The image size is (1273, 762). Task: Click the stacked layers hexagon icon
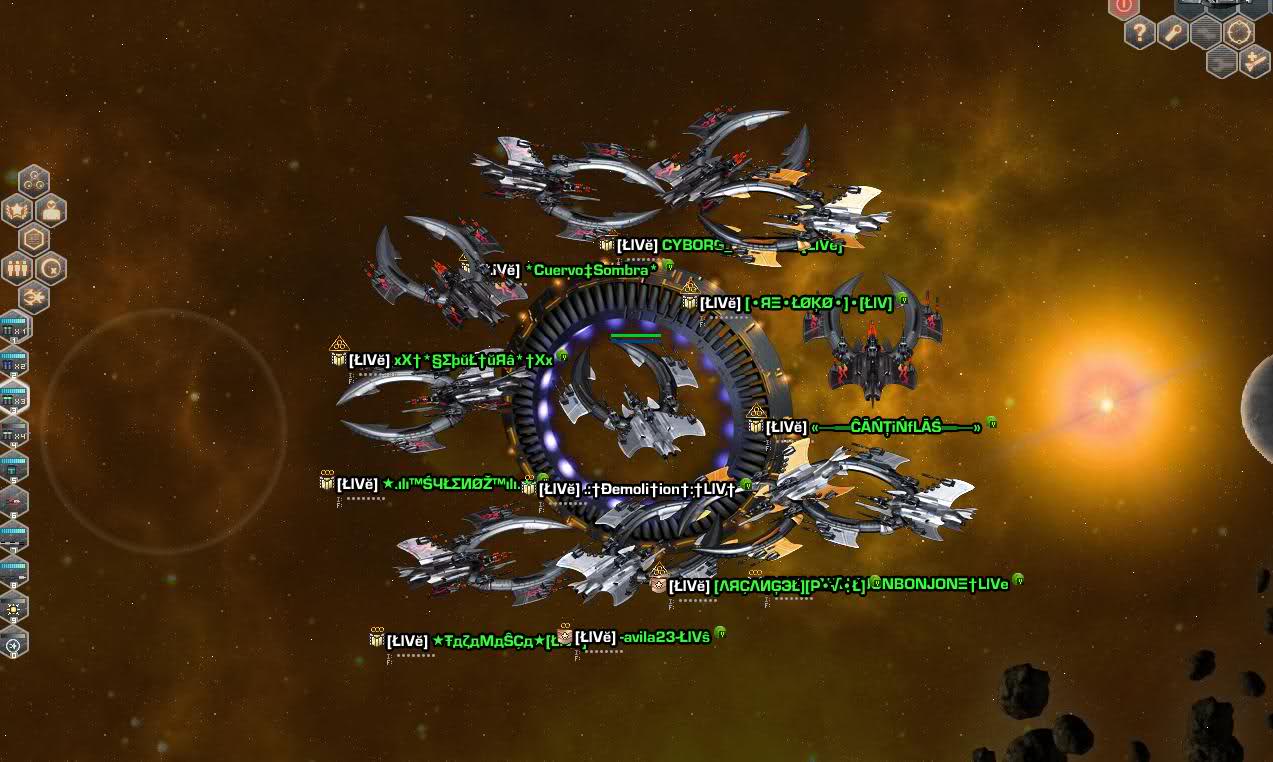click(34, 239)
